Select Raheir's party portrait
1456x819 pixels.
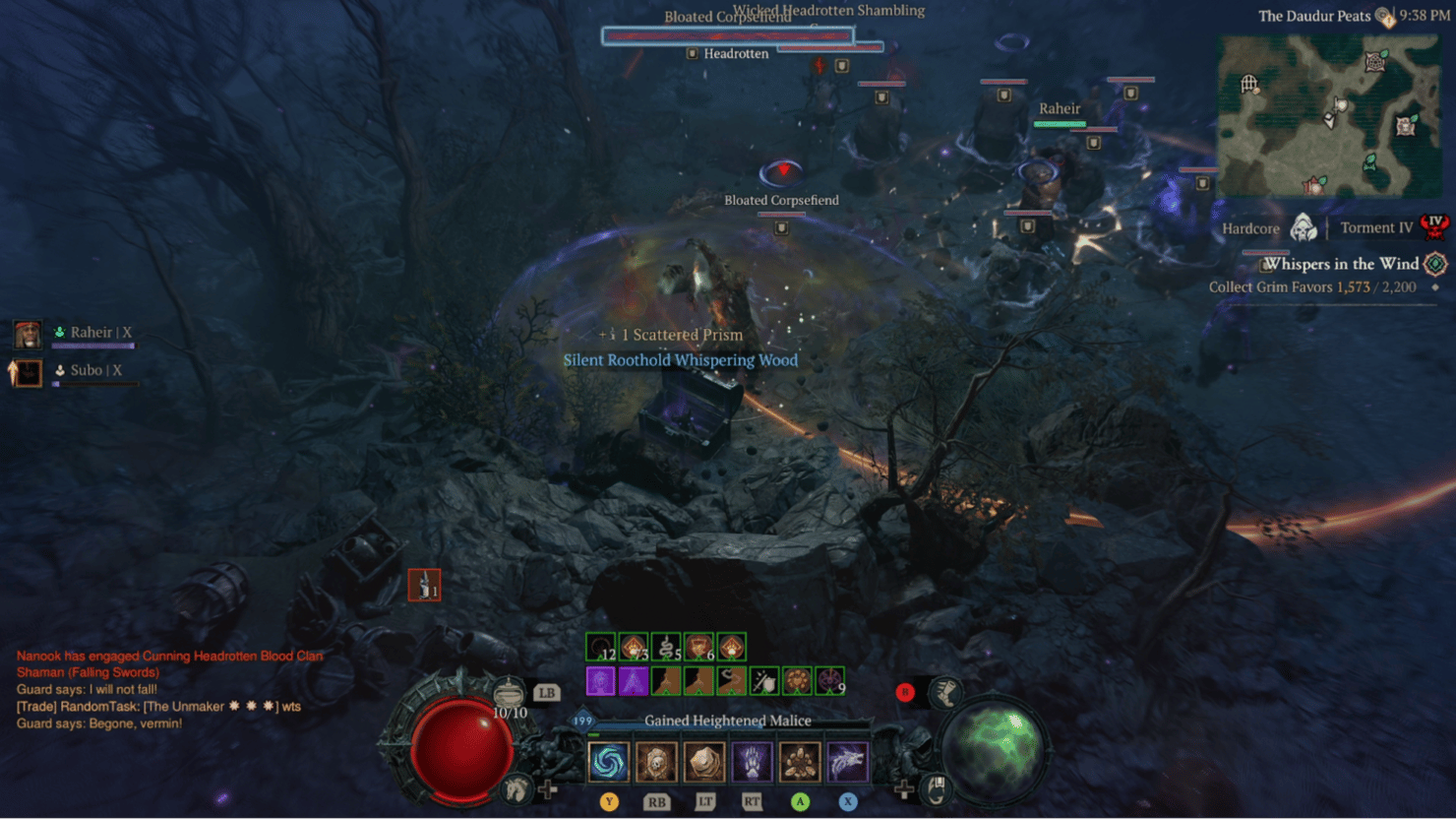coord(28,335)
